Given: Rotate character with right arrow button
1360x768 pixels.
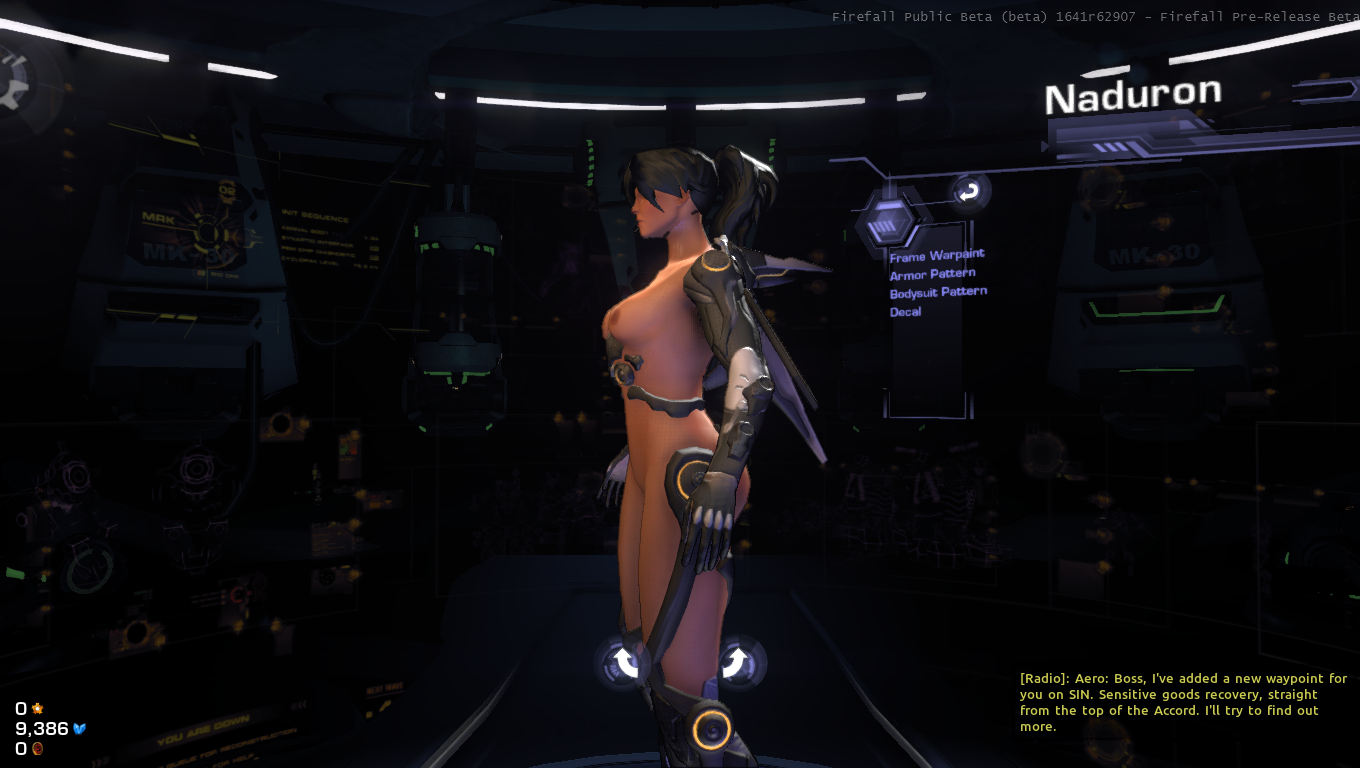Looking at the screenshot, I should coord(735,662).
